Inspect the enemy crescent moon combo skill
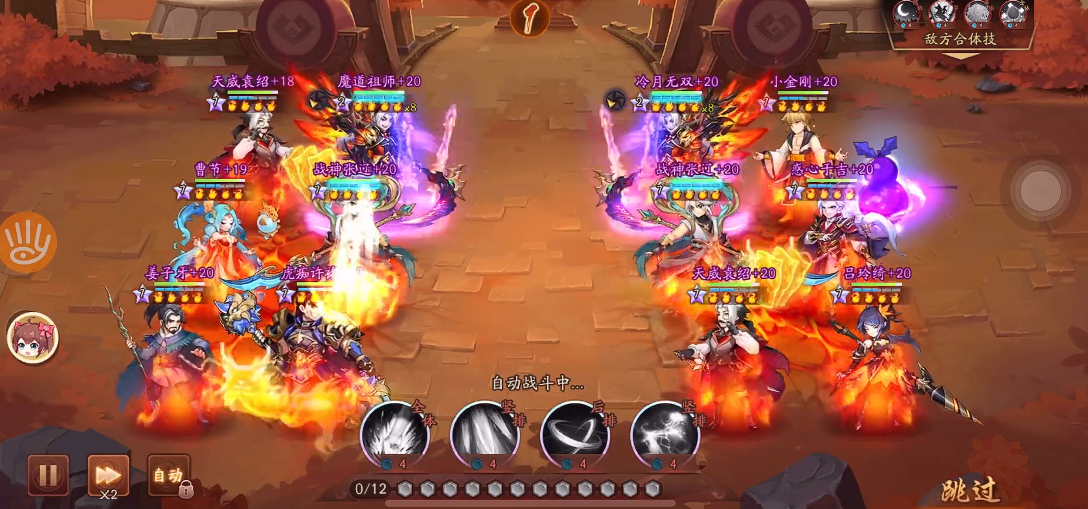The image size is (1088, 509). (908, 13)
